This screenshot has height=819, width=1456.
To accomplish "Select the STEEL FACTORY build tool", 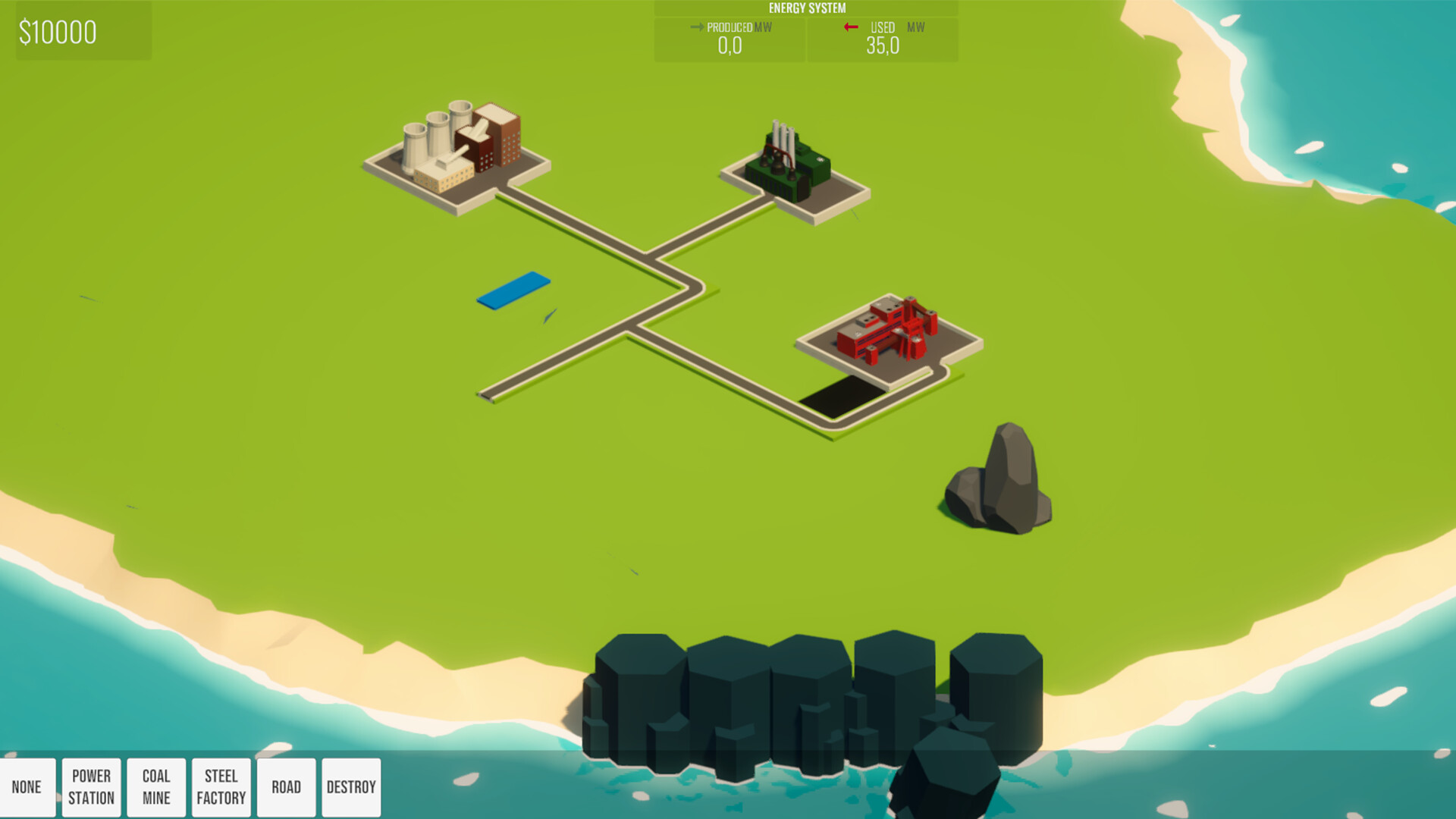I will 221,786.
